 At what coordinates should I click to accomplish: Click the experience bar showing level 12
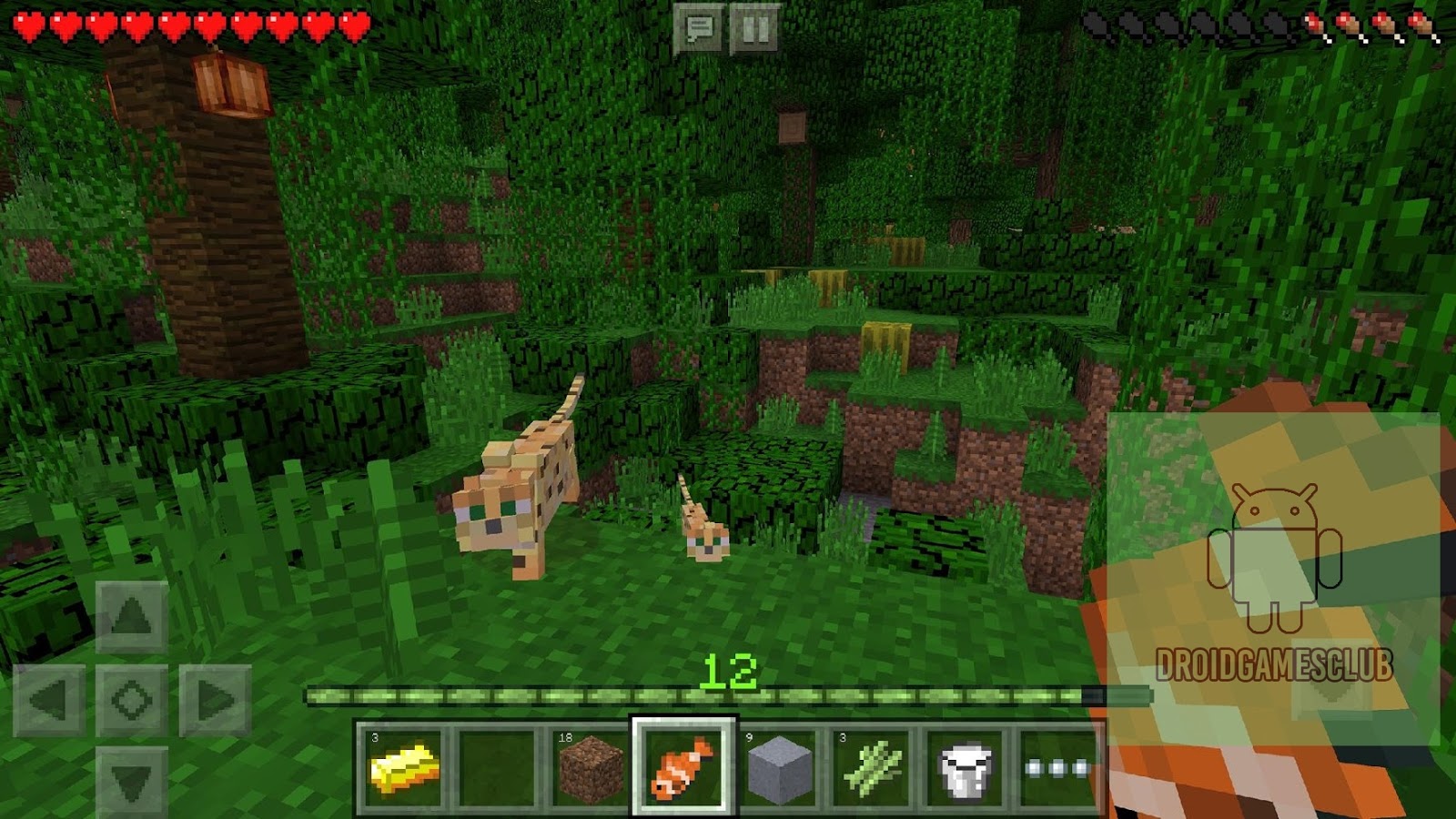pyautogui.click(x=728, y=692)
